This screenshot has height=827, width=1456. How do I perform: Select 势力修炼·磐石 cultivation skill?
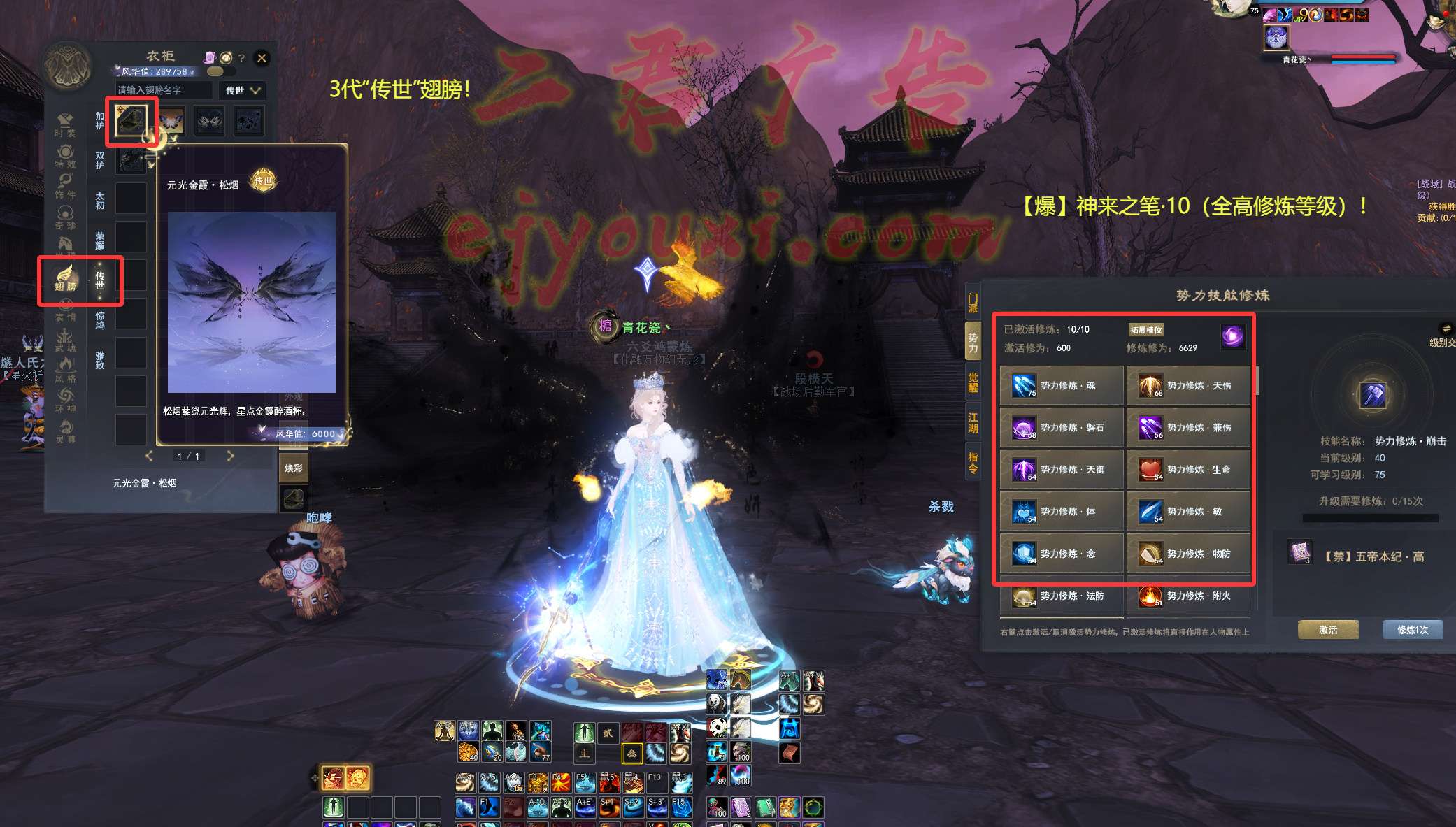tap(1061, 428)
